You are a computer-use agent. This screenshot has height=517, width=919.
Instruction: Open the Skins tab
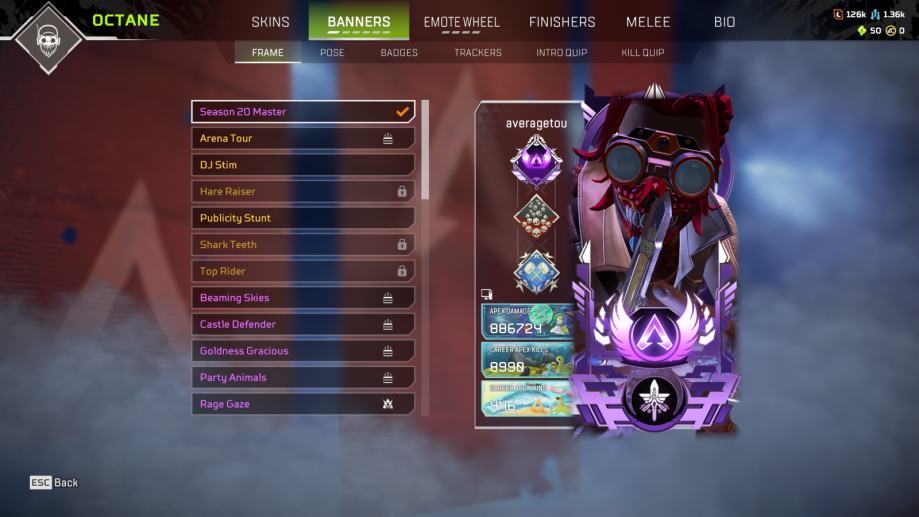point(270,22)
